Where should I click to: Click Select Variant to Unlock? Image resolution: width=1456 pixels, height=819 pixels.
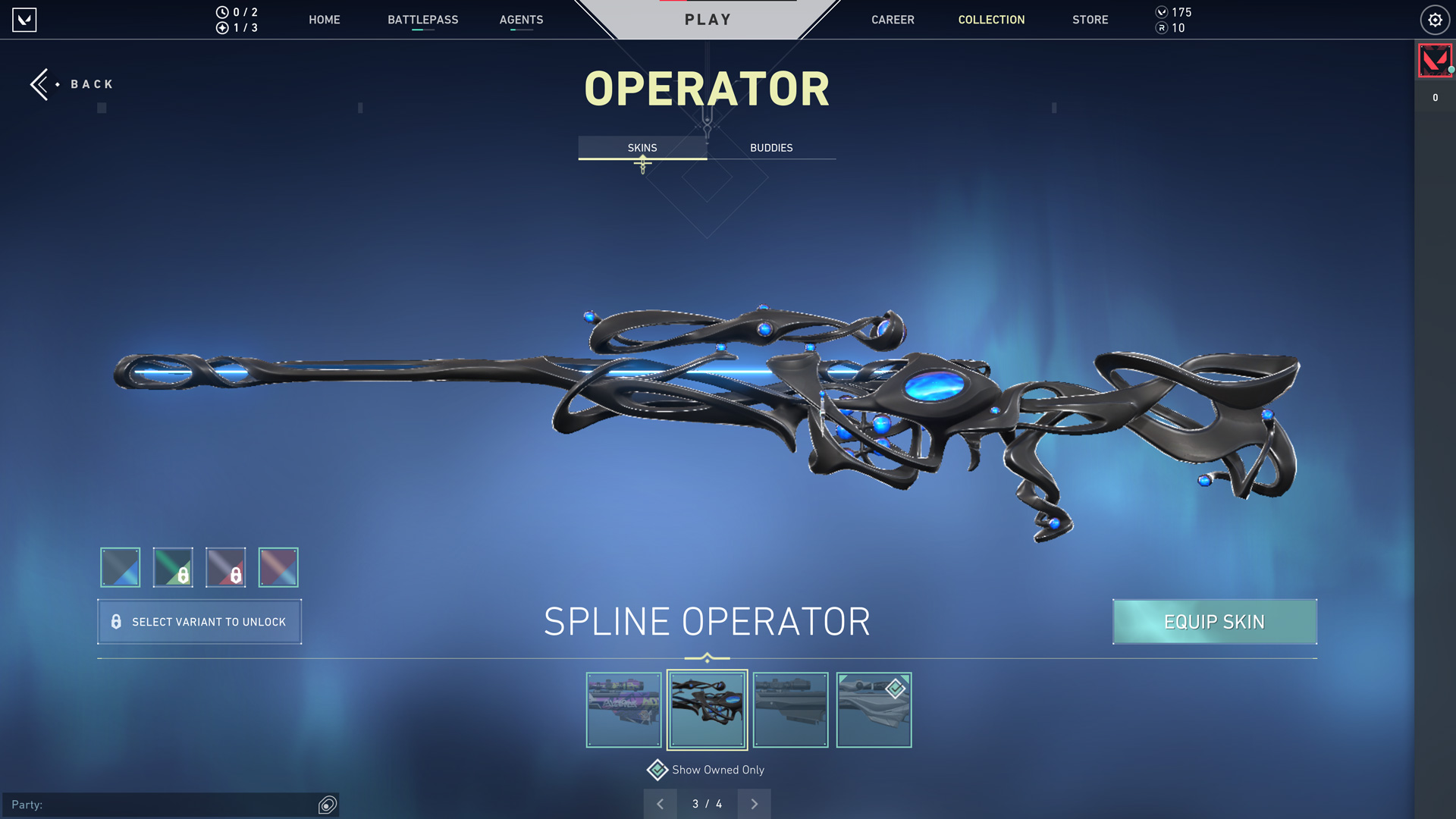(x=199, y=622)
